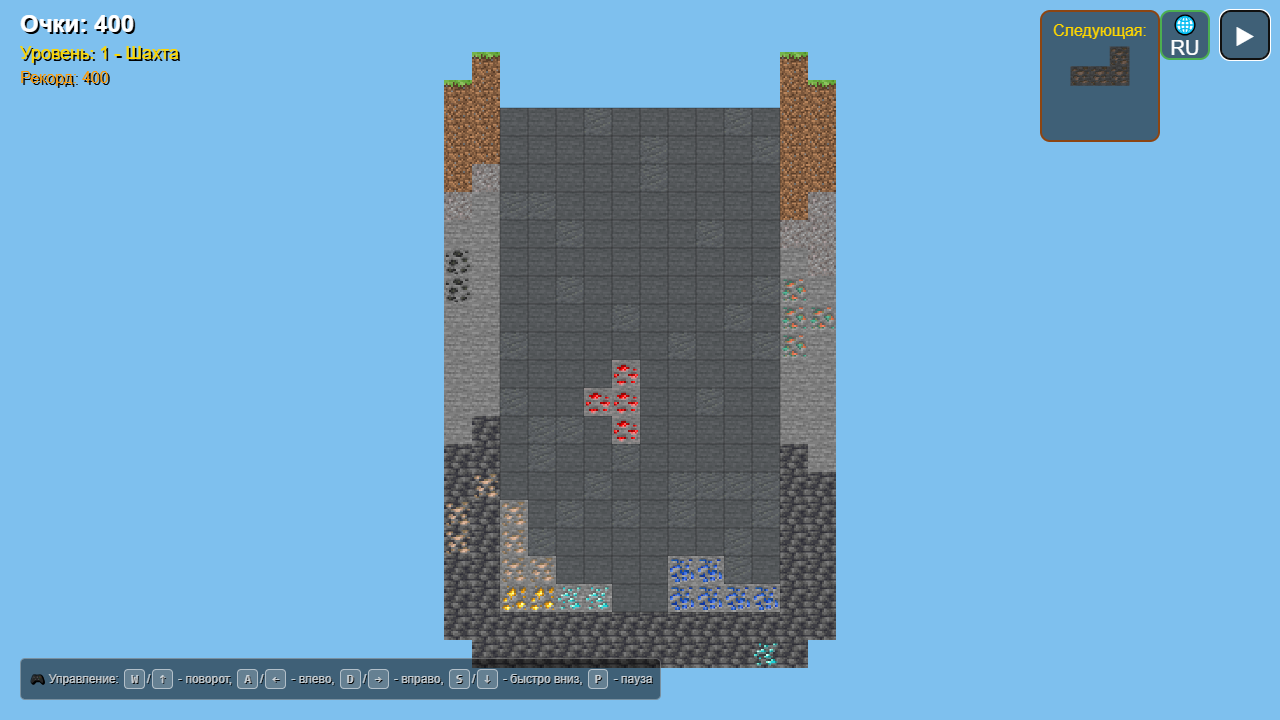Click the left-arrow key icon
This screenshot has height=720, width=1280.
tap(275, 679)
